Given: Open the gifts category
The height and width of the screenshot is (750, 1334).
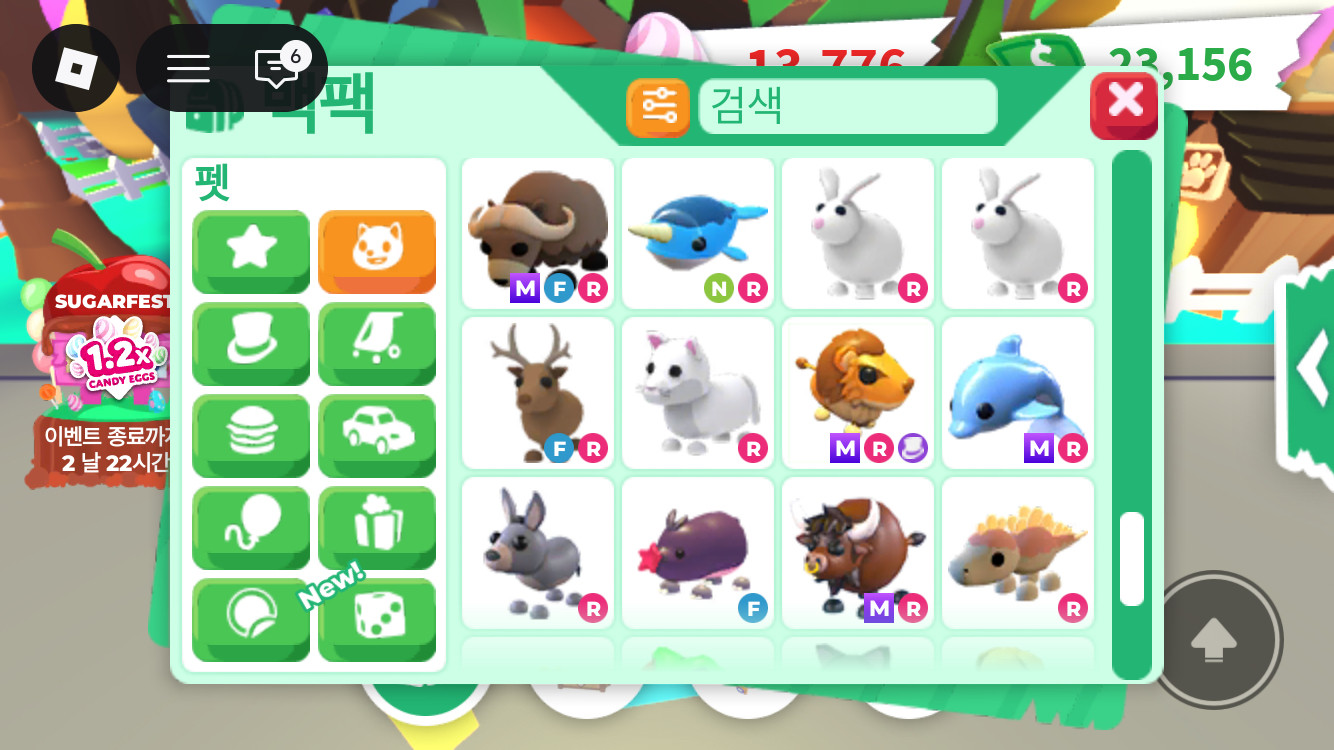Looking at the screenshot, I should tap(377, 528).
